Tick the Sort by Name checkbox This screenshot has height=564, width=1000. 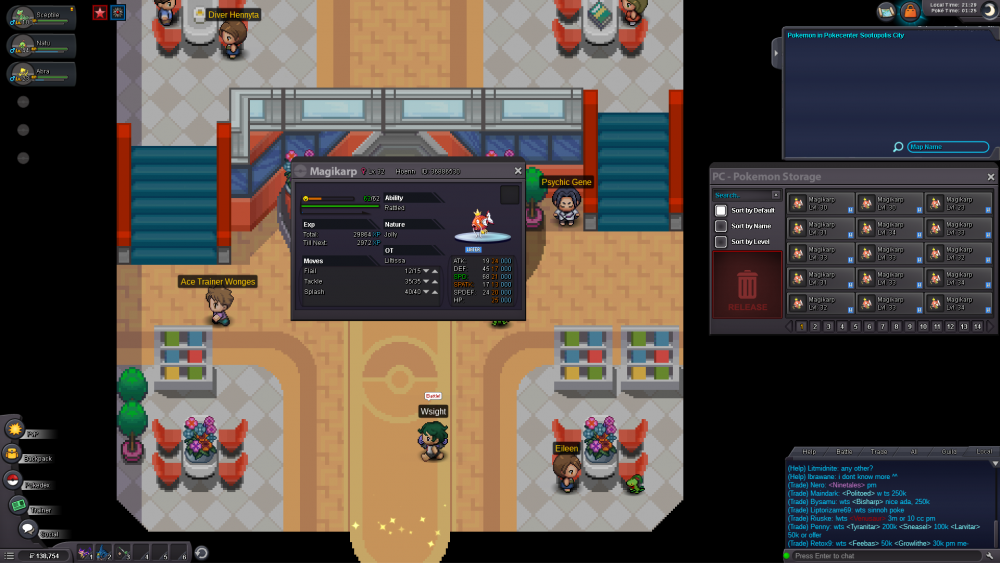click(x=721, y=226)
